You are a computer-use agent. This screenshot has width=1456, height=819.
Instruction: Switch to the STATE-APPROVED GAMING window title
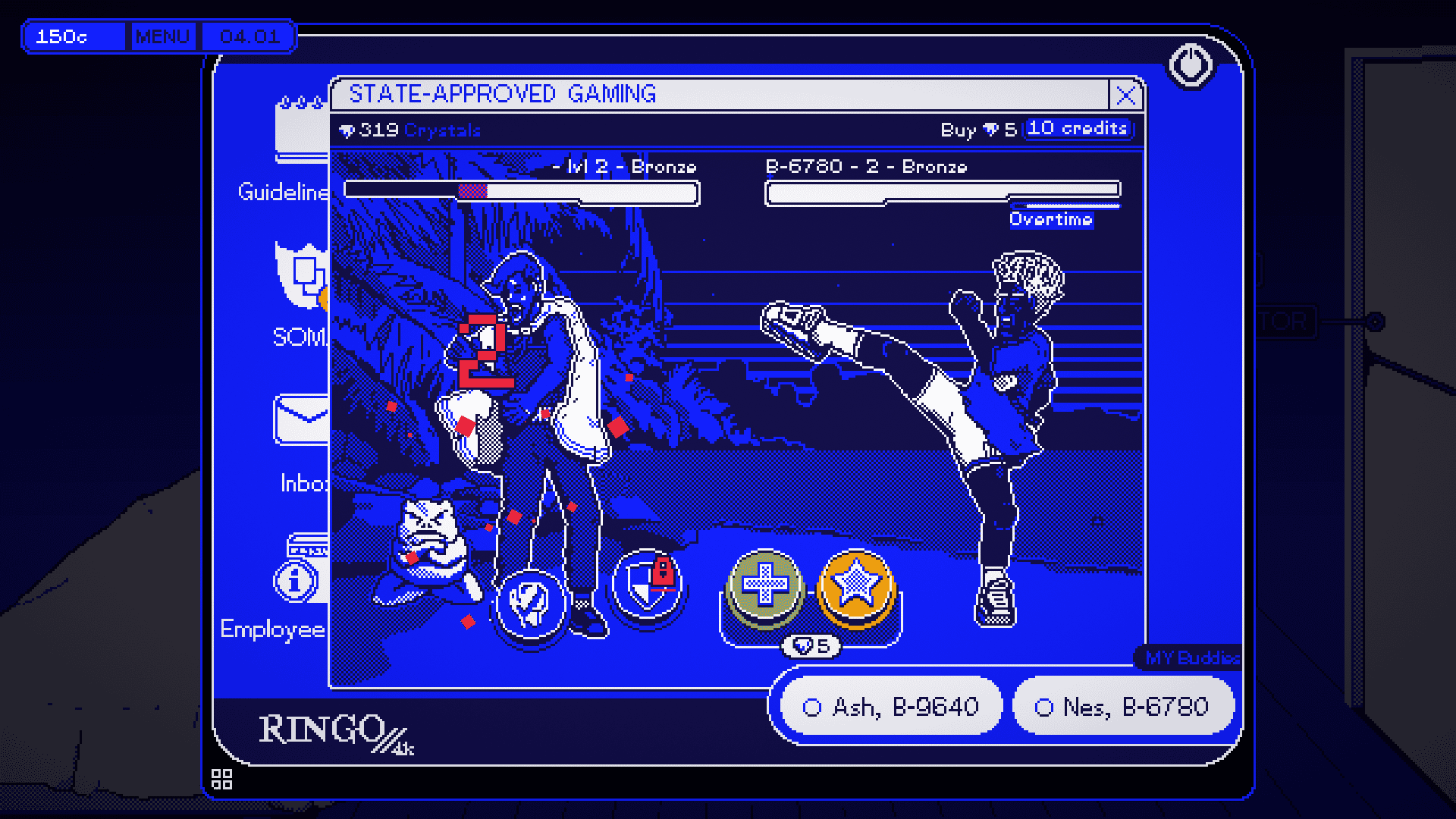point(503,94)
